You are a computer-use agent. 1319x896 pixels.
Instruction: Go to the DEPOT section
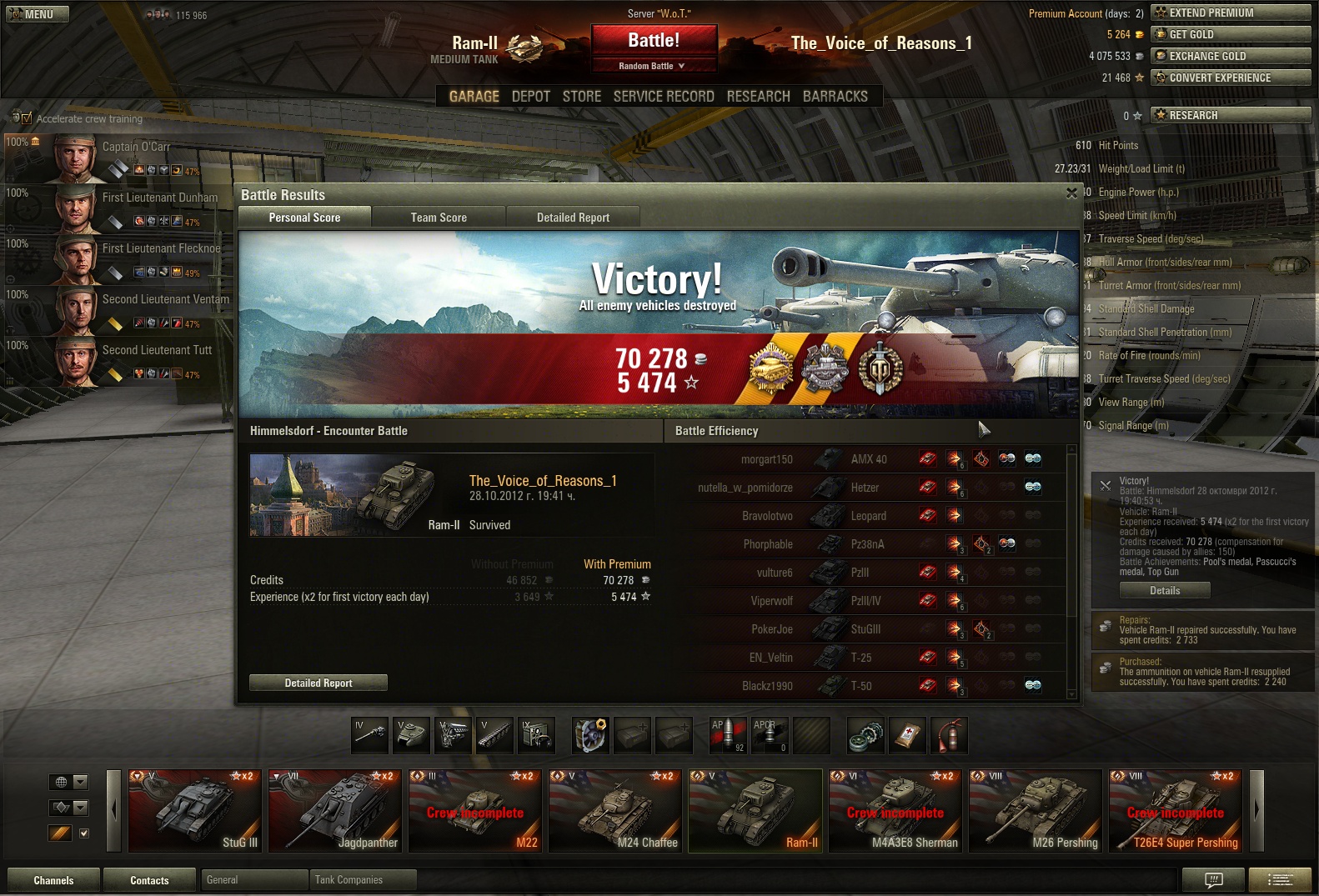pyautogui.click(x=530, y=97)
